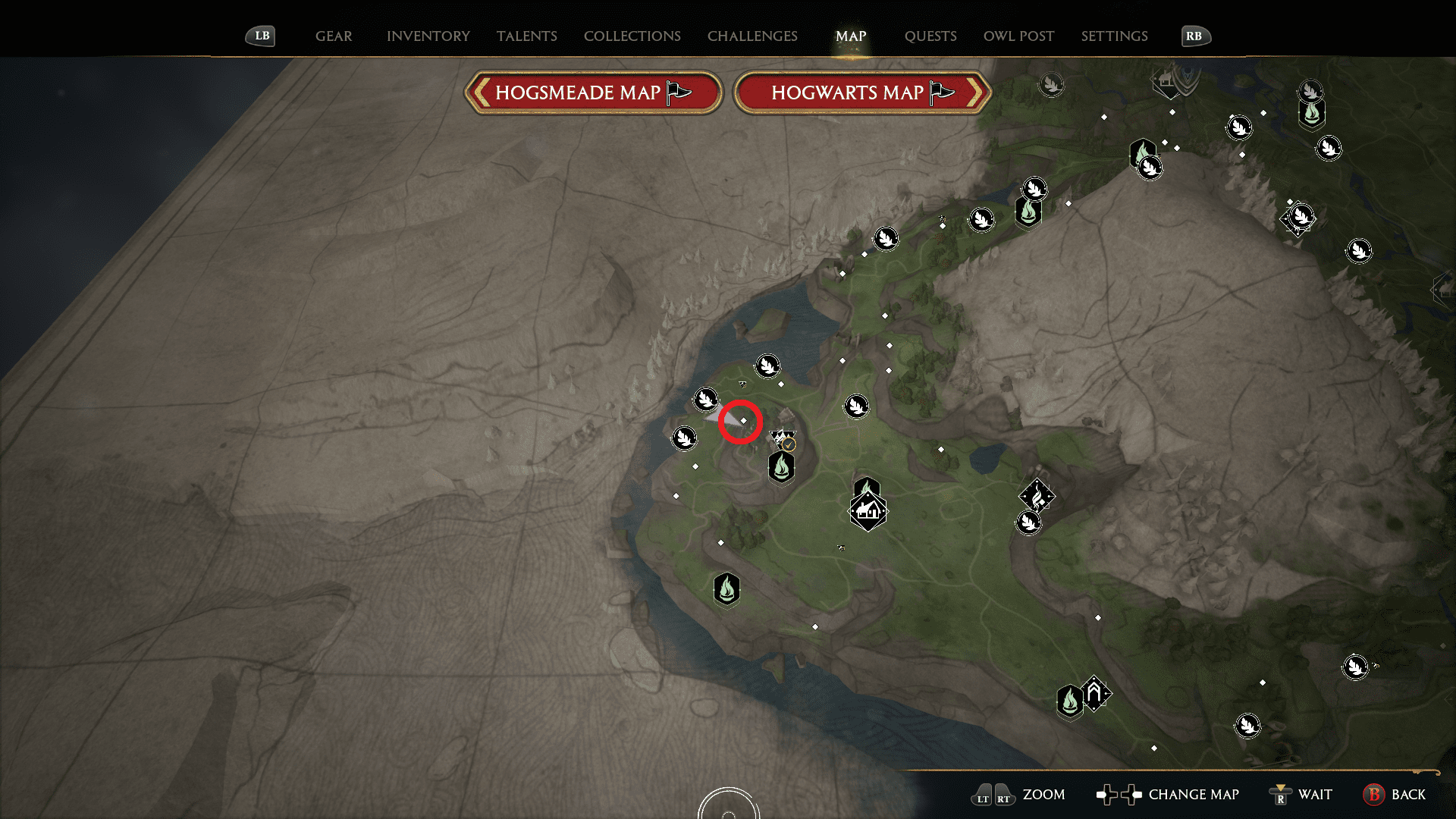The image size is (1456, 819).
Task: Open the ancient magic hotspot diamond icon on the right
Action: 1037,497
